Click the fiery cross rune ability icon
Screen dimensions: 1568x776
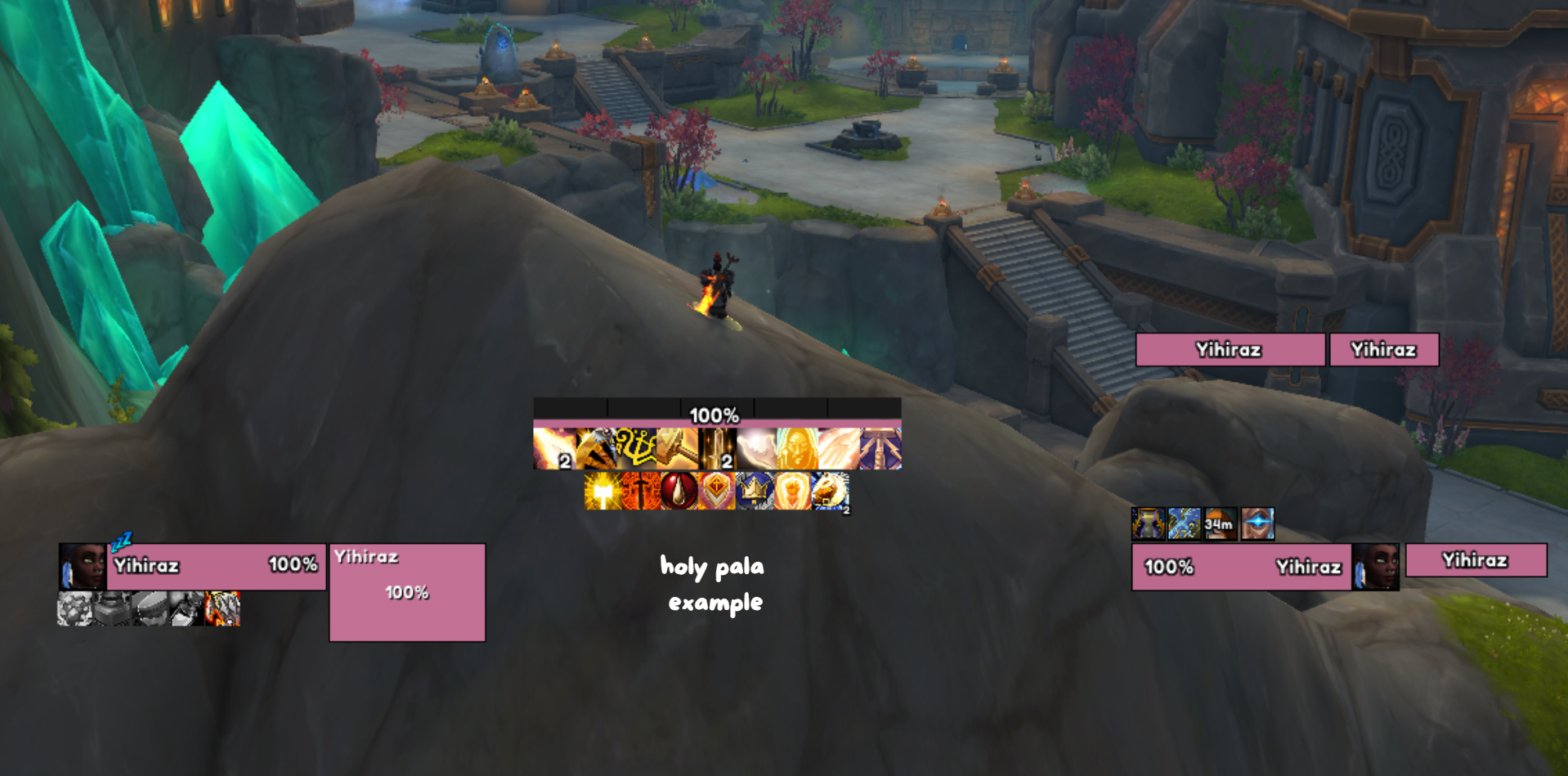641,491
